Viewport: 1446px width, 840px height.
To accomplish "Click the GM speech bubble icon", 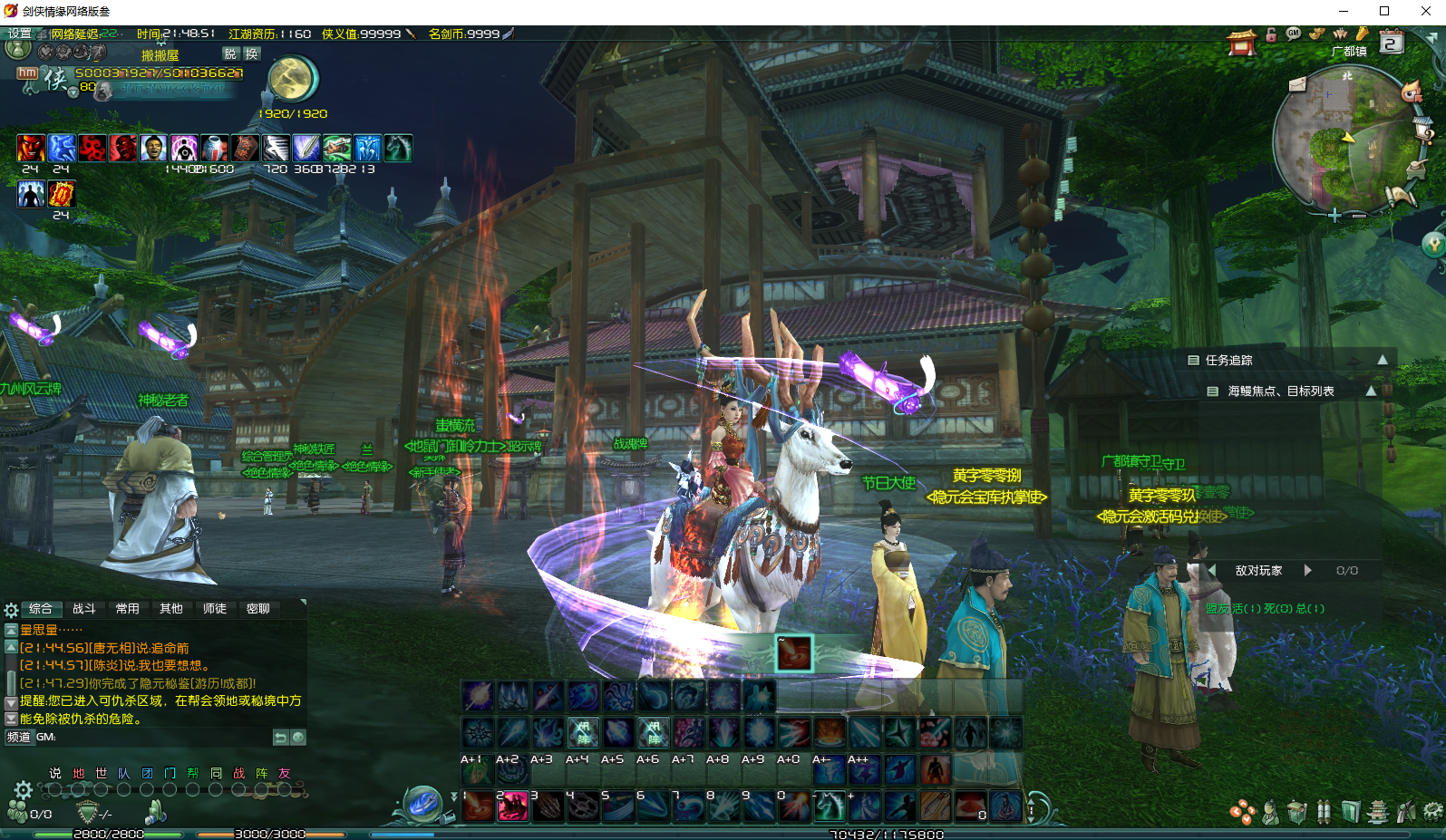I will [1294, 34].
